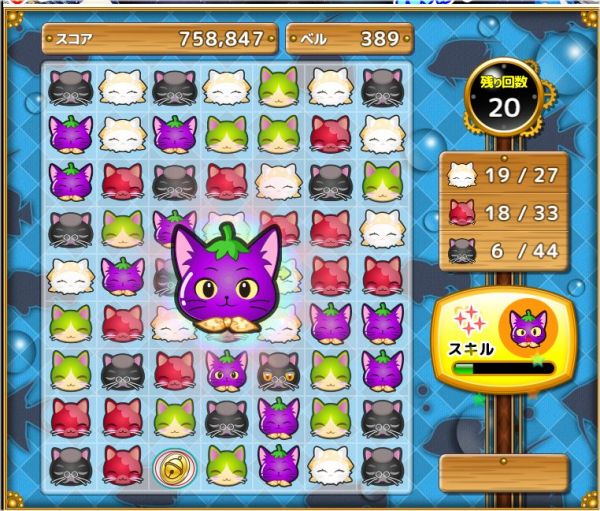
Task: Select the black cat tile with orange eyes
Action: 278,372
